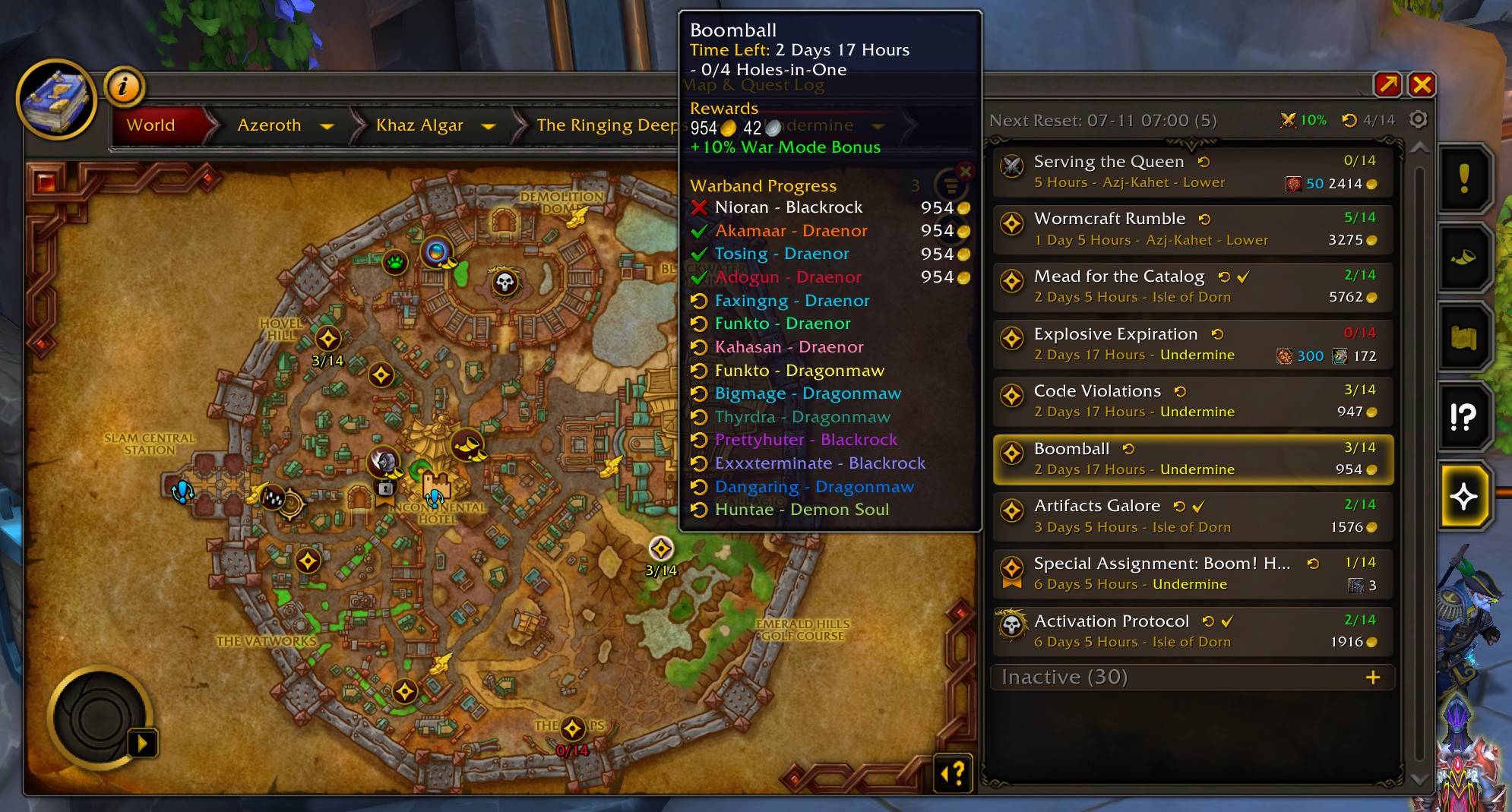1512x812 pixels.
Task: Click the golden info icon near World tab
Action: [124, 86]
